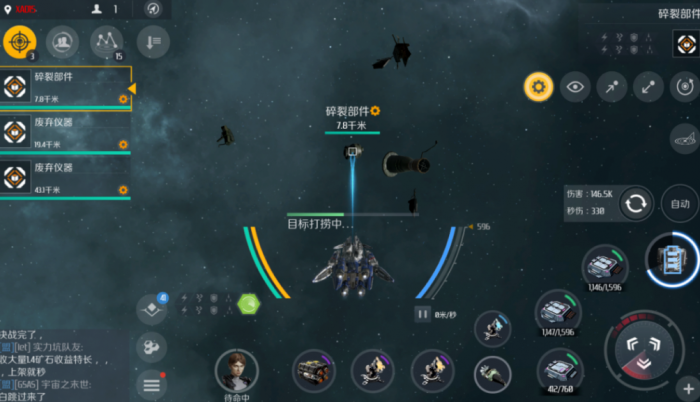Select the 碎裂部件 target row
700x402 pixels.
(x=65, y=88)
